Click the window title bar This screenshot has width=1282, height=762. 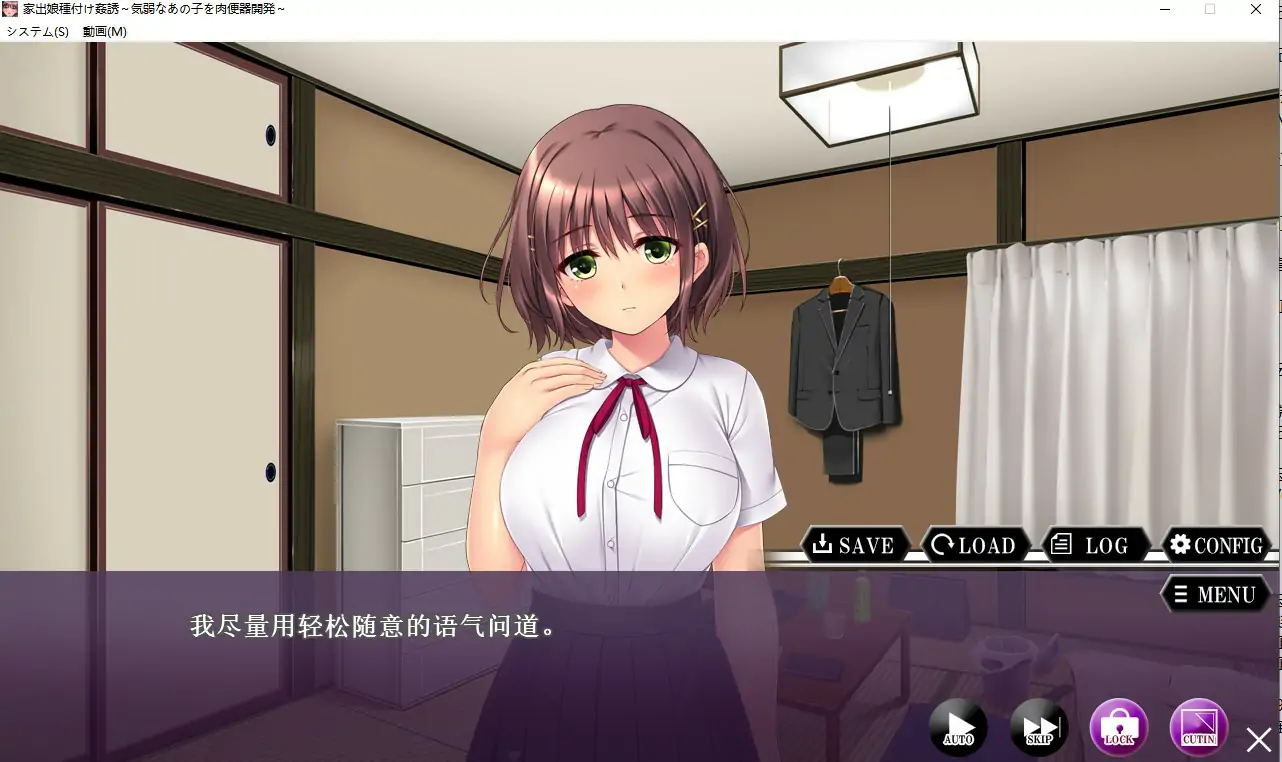point(600,9)
